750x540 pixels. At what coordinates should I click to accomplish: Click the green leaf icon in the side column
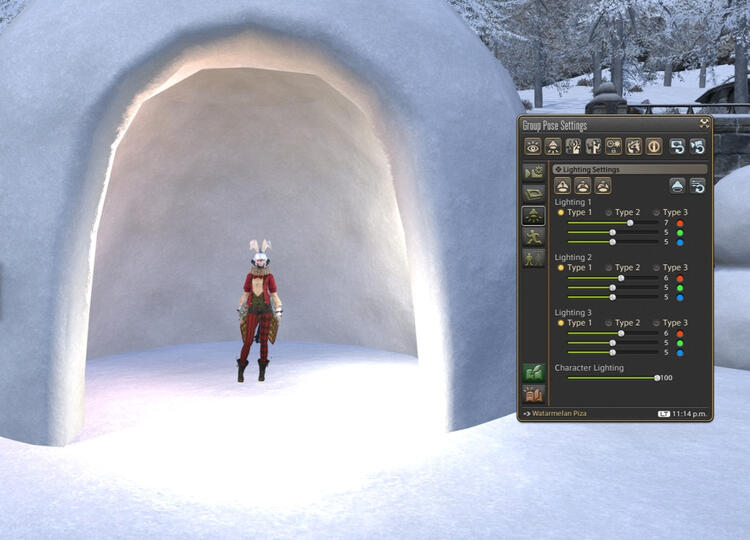click(534, 372)
